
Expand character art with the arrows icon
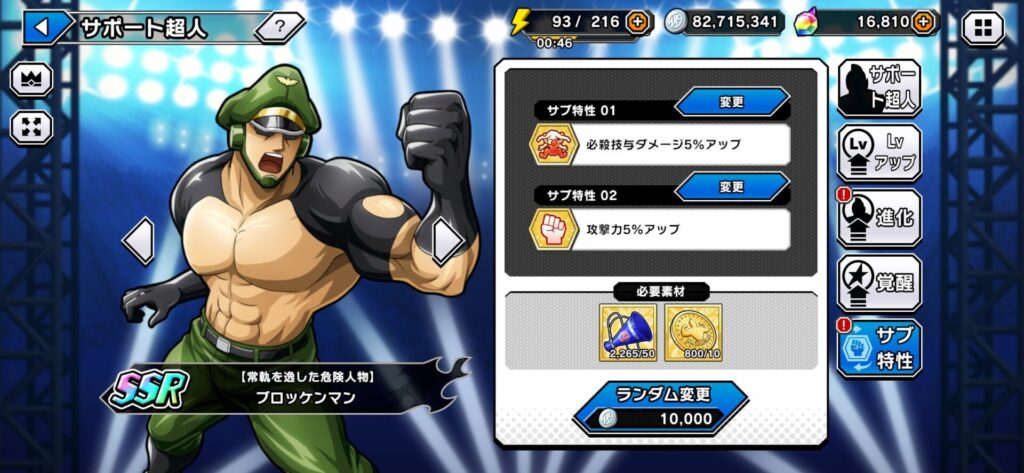click(x=32, y=127)
